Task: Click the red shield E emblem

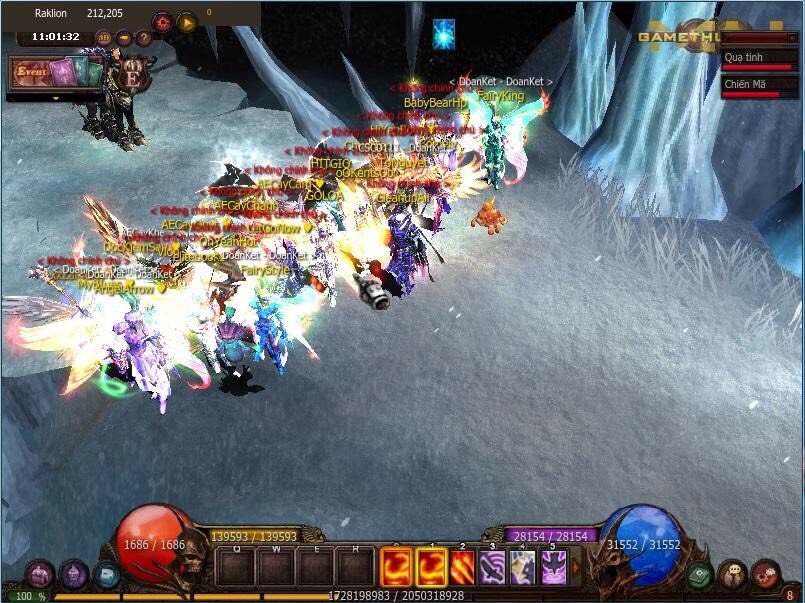Action: pos(130,76)
